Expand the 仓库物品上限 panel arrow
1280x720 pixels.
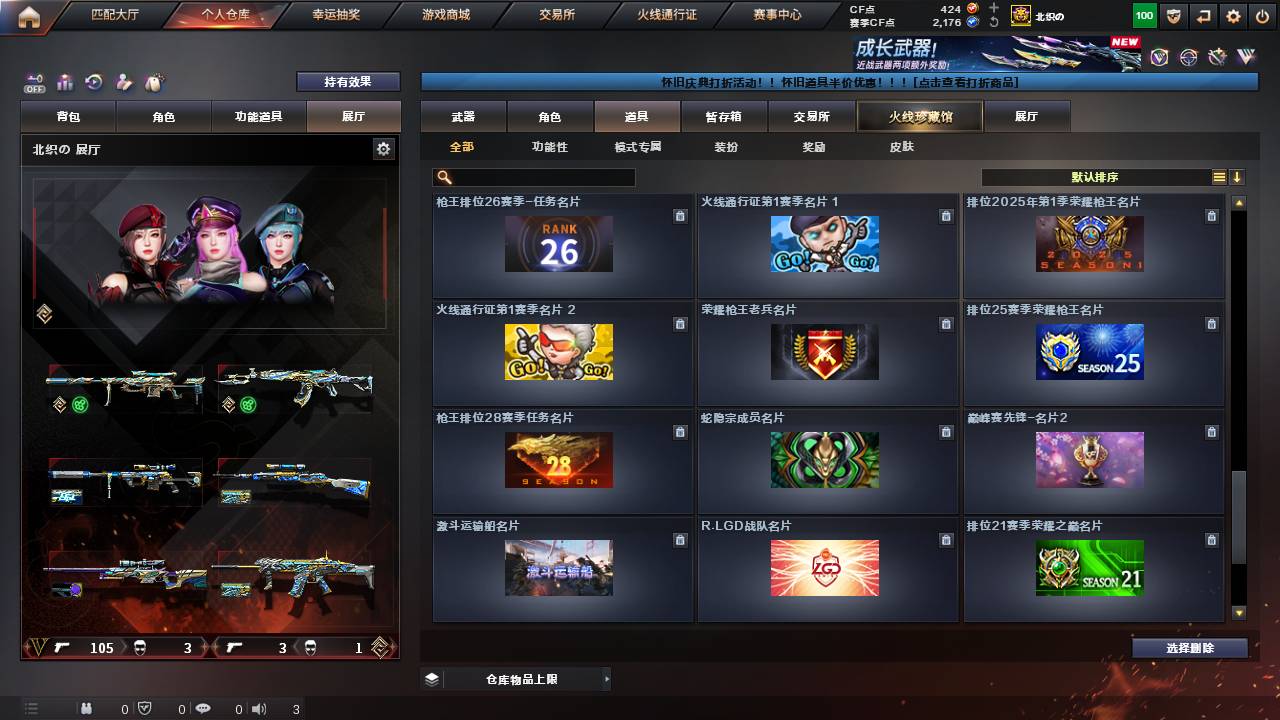(x=605, y=678)
